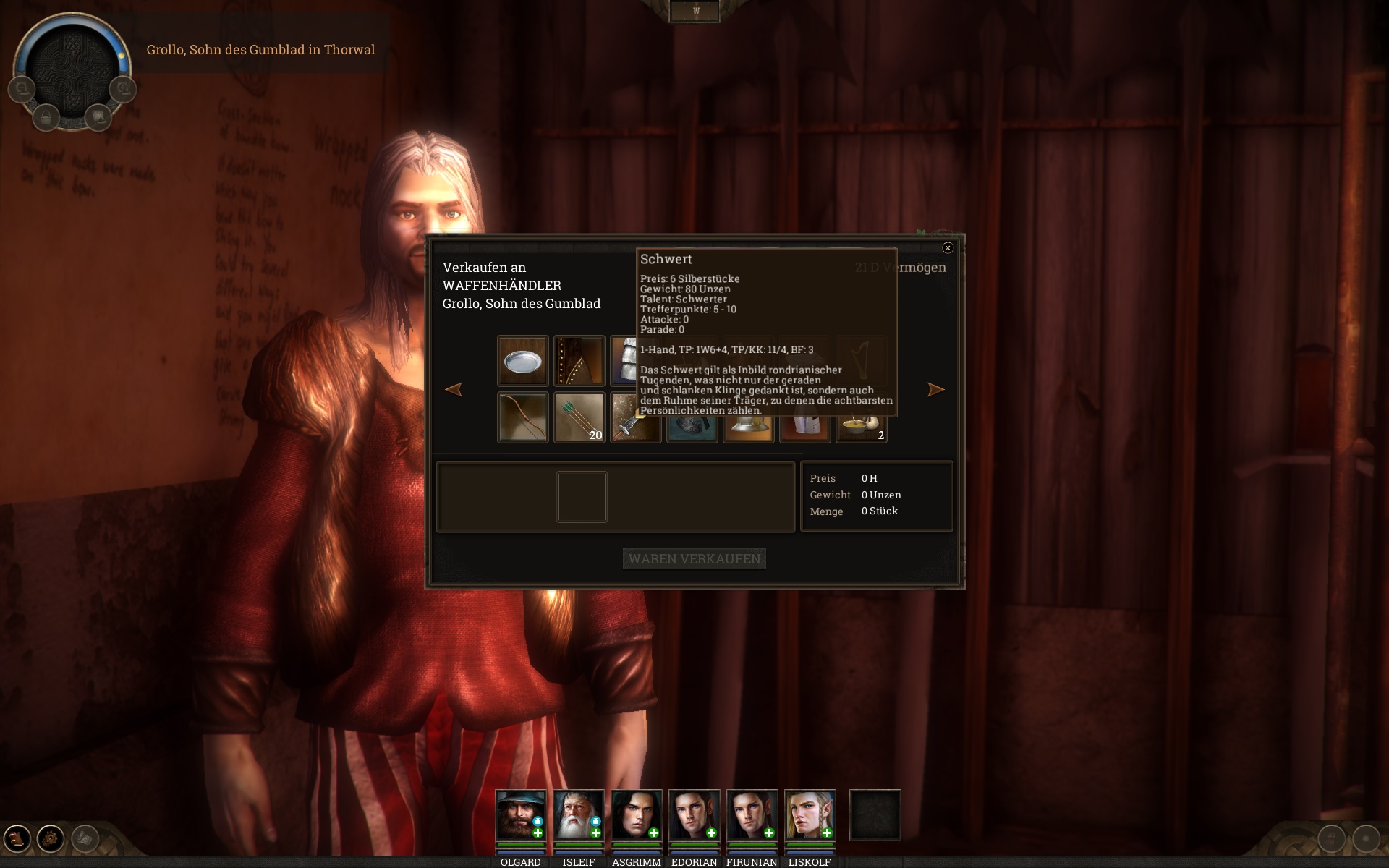Select Olgard's party portrait
The height and width of the screenshot is (868, 1389).
tap(520, 815)
